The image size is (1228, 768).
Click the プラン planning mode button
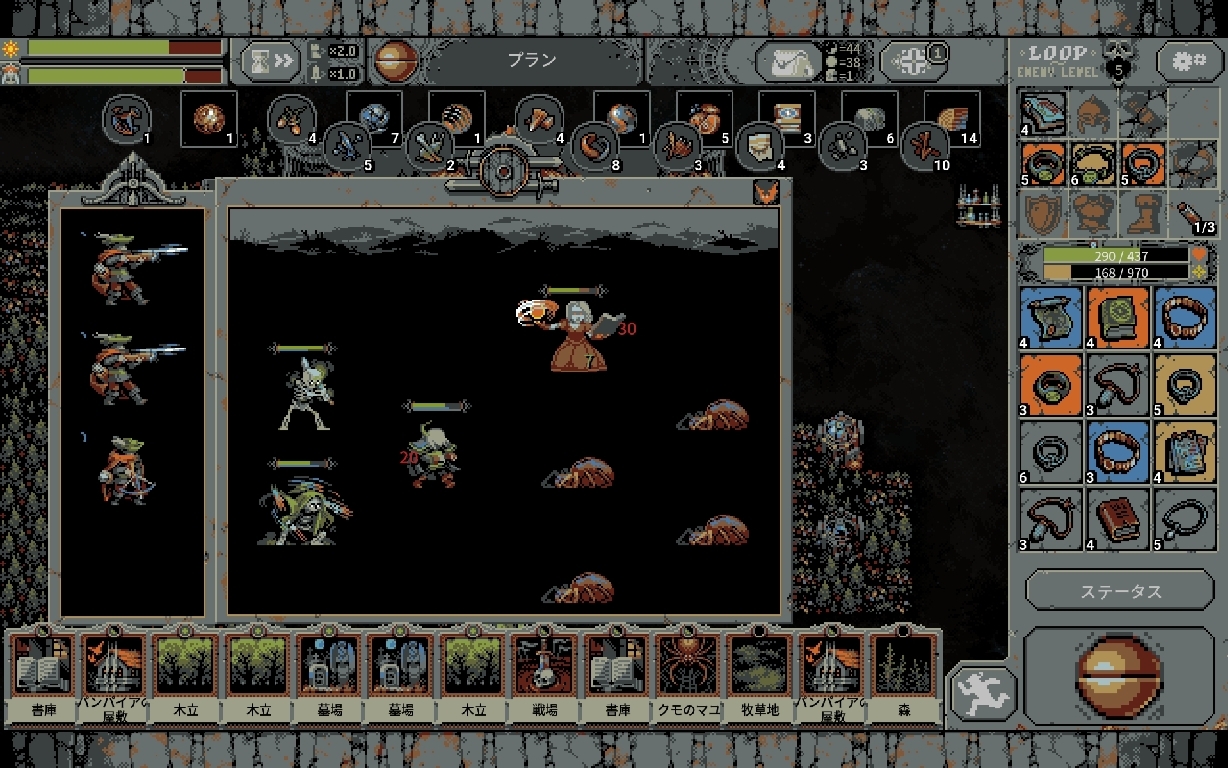point(531,60)
